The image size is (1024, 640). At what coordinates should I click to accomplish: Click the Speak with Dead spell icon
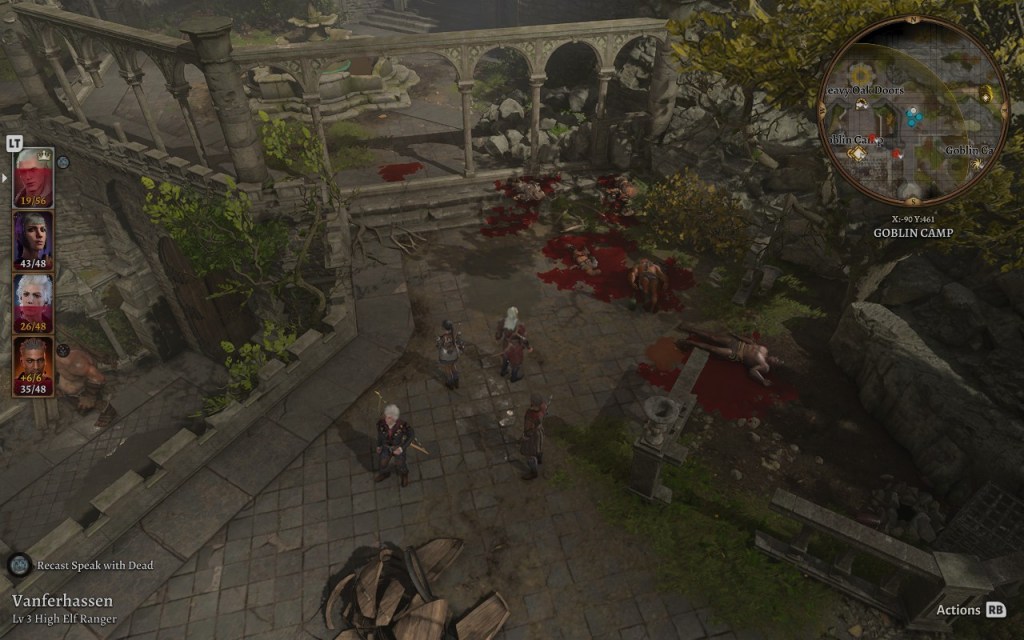(x=19, y=565)
